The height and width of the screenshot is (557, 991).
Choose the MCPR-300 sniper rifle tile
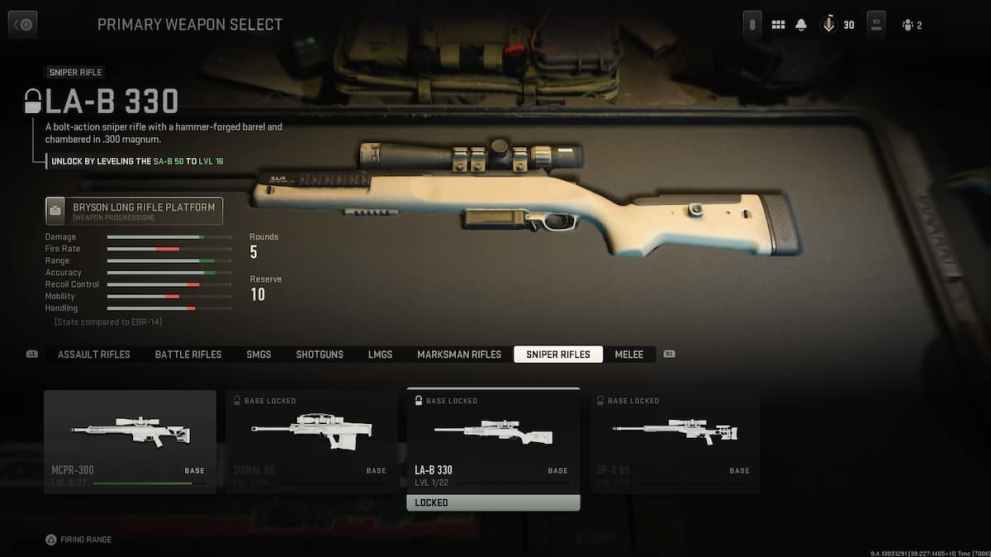click(x=130, y=441)
